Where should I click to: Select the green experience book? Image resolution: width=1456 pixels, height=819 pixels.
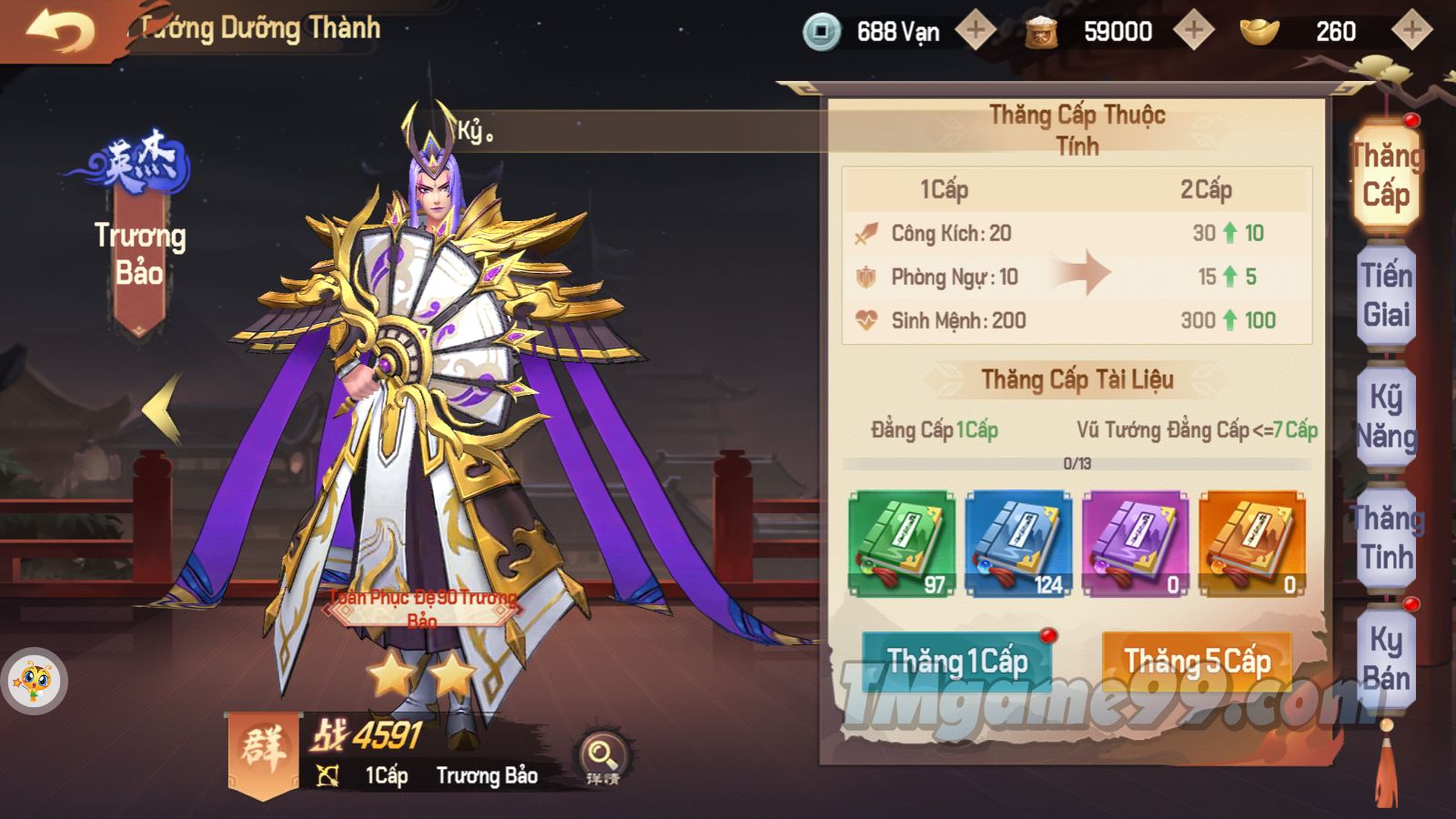902,544
